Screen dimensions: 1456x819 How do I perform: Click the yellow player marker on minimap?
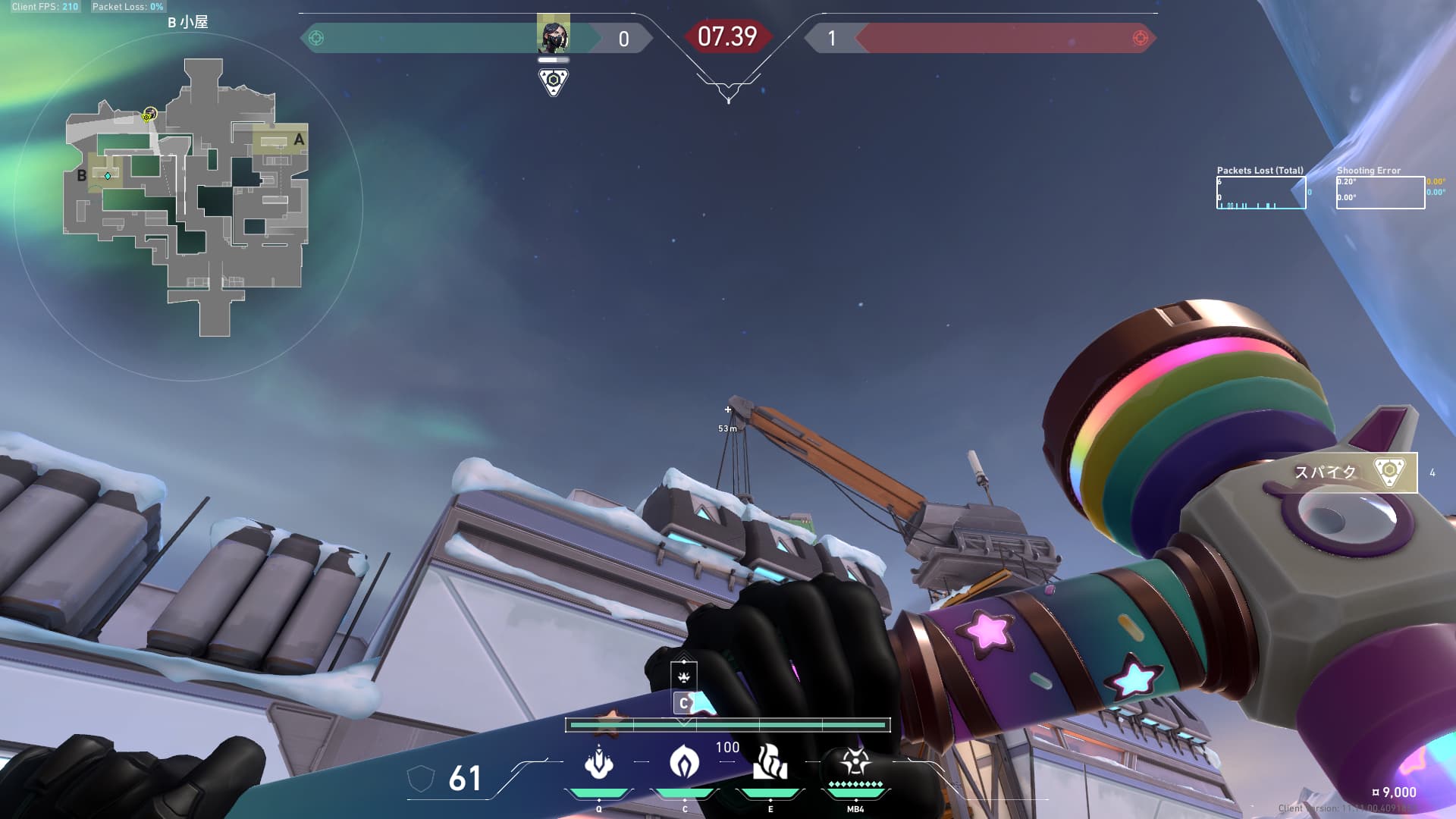click(149, 115)
